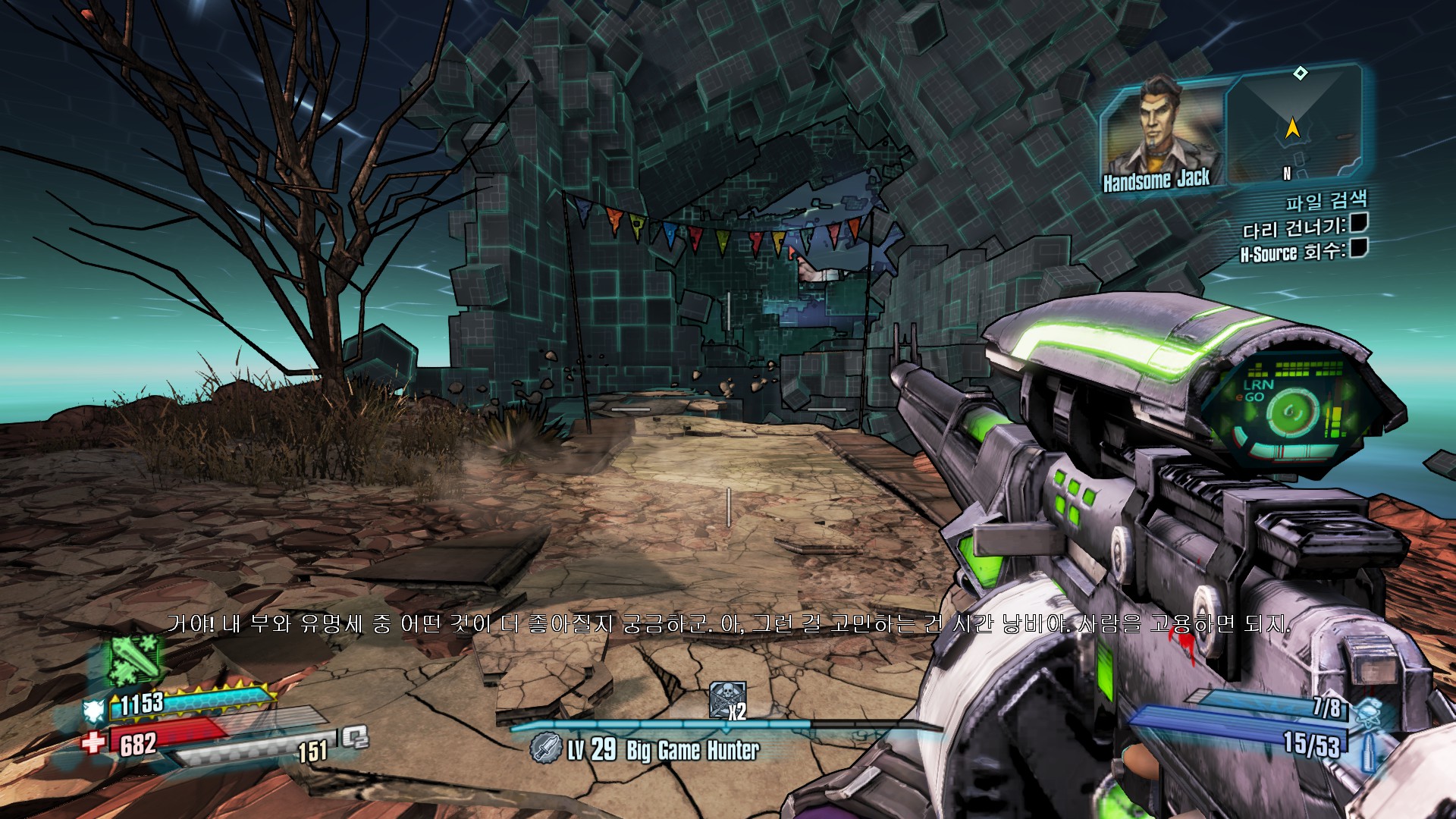Click the skull x2 kill-skill icon
This screenshot has height=819, width=1456.
click(726, 698)
